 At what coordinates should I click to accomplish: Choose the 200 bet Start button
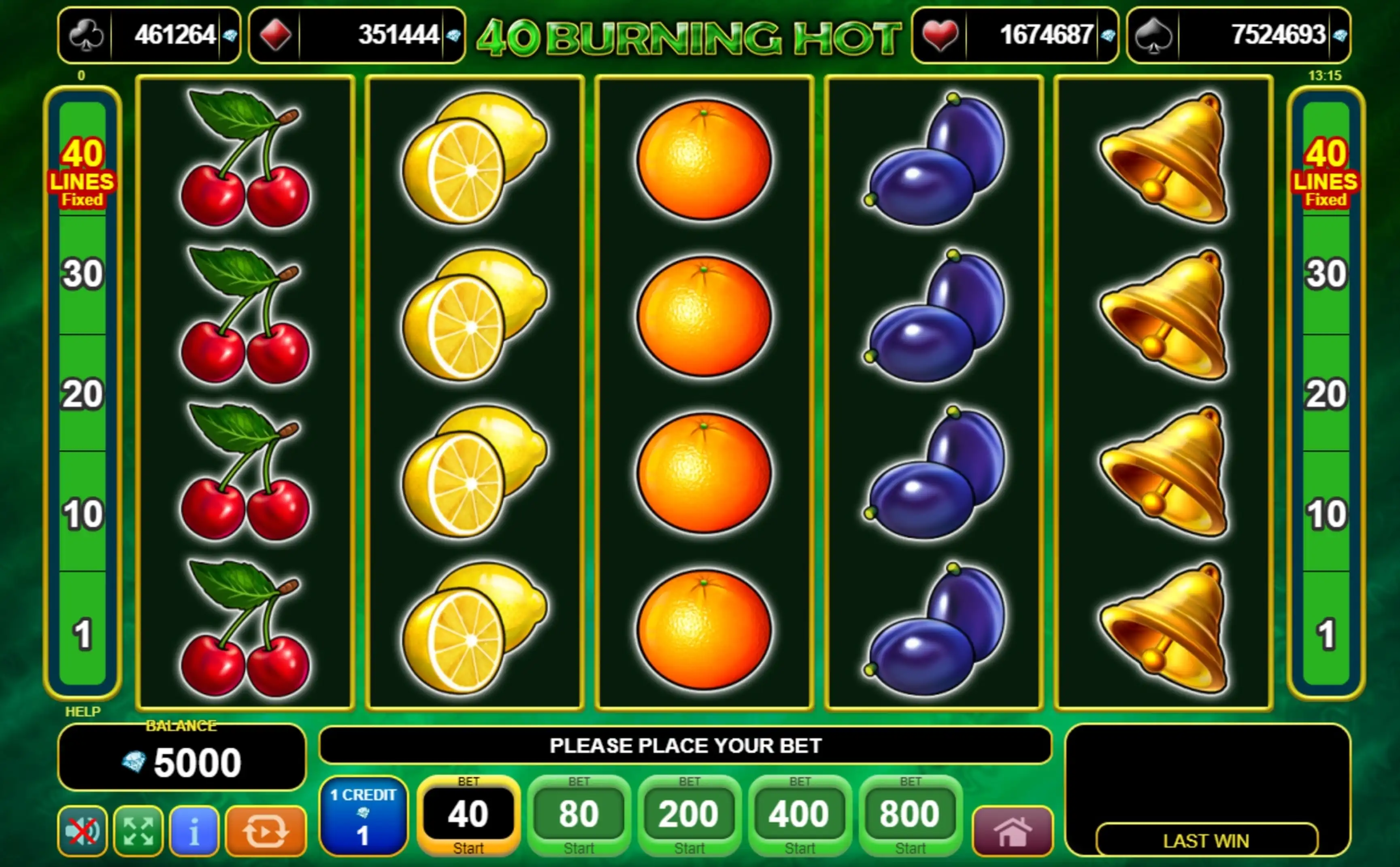[689, 815]
